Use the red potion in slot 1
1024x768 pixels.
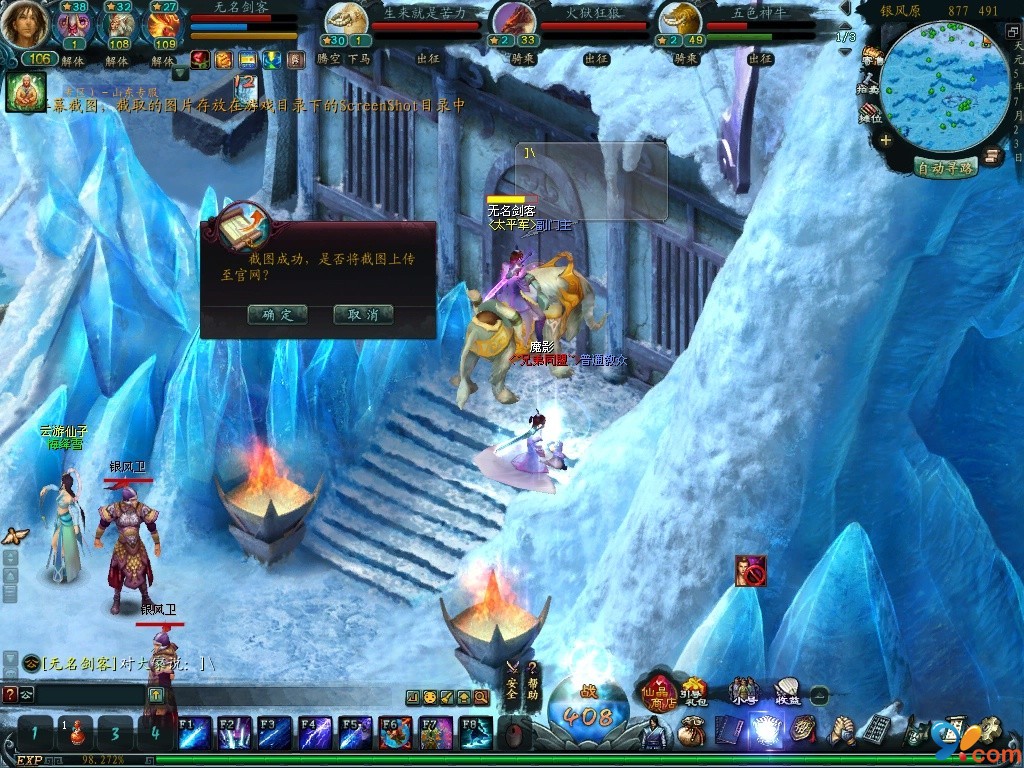(75, 734)
